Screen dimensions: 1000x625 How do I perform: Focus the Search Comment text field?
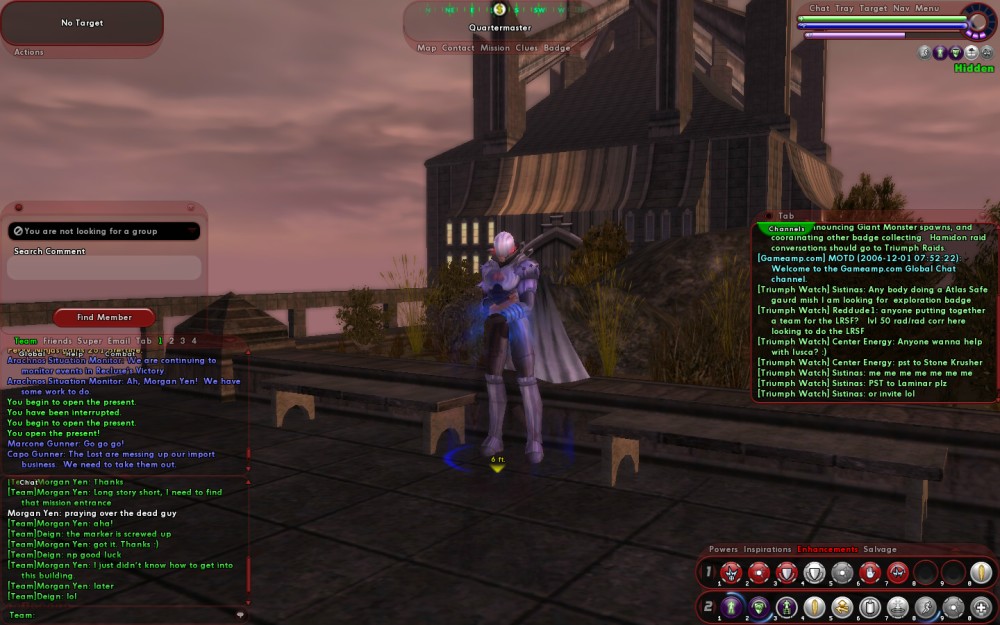point(104,268)
